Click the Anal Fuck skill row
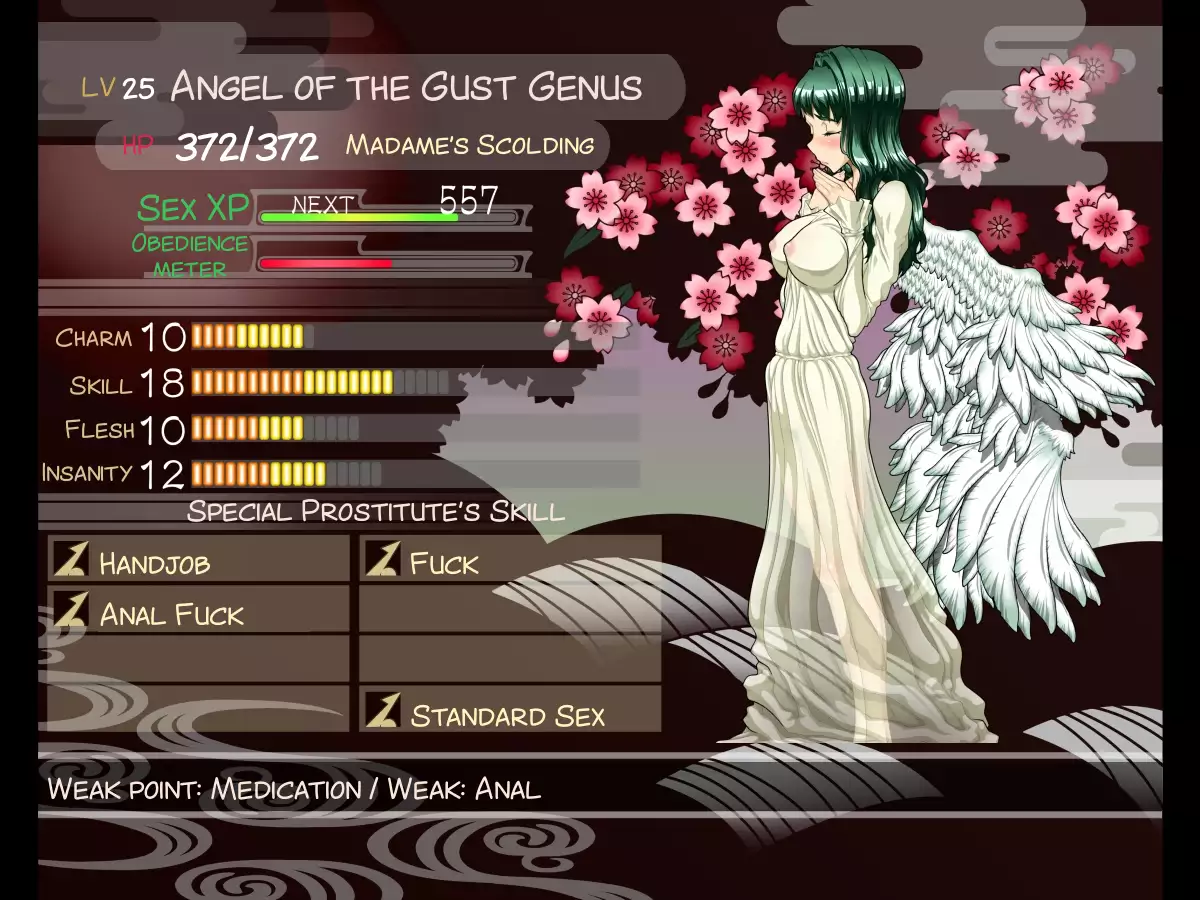 point(198,612)
